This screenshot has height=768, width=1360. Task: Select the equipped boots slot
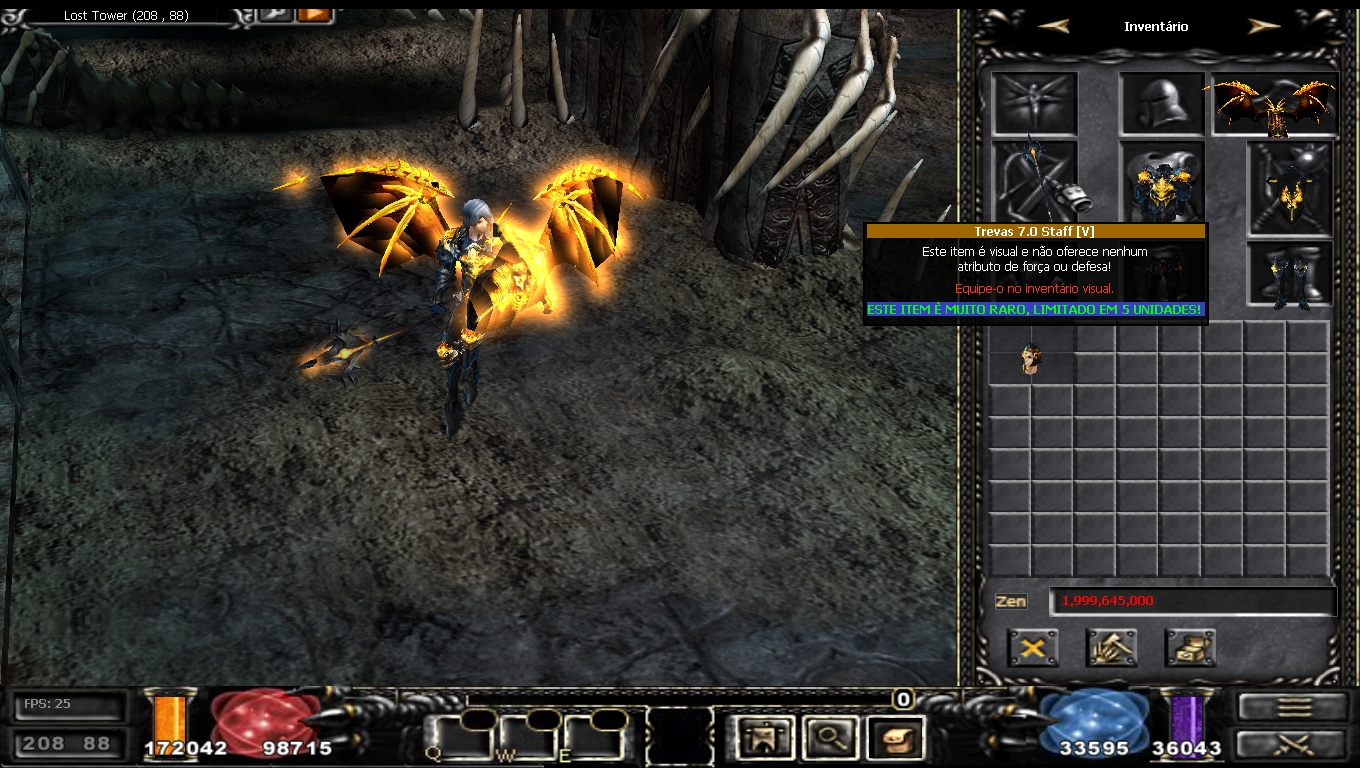point(1290,274)
